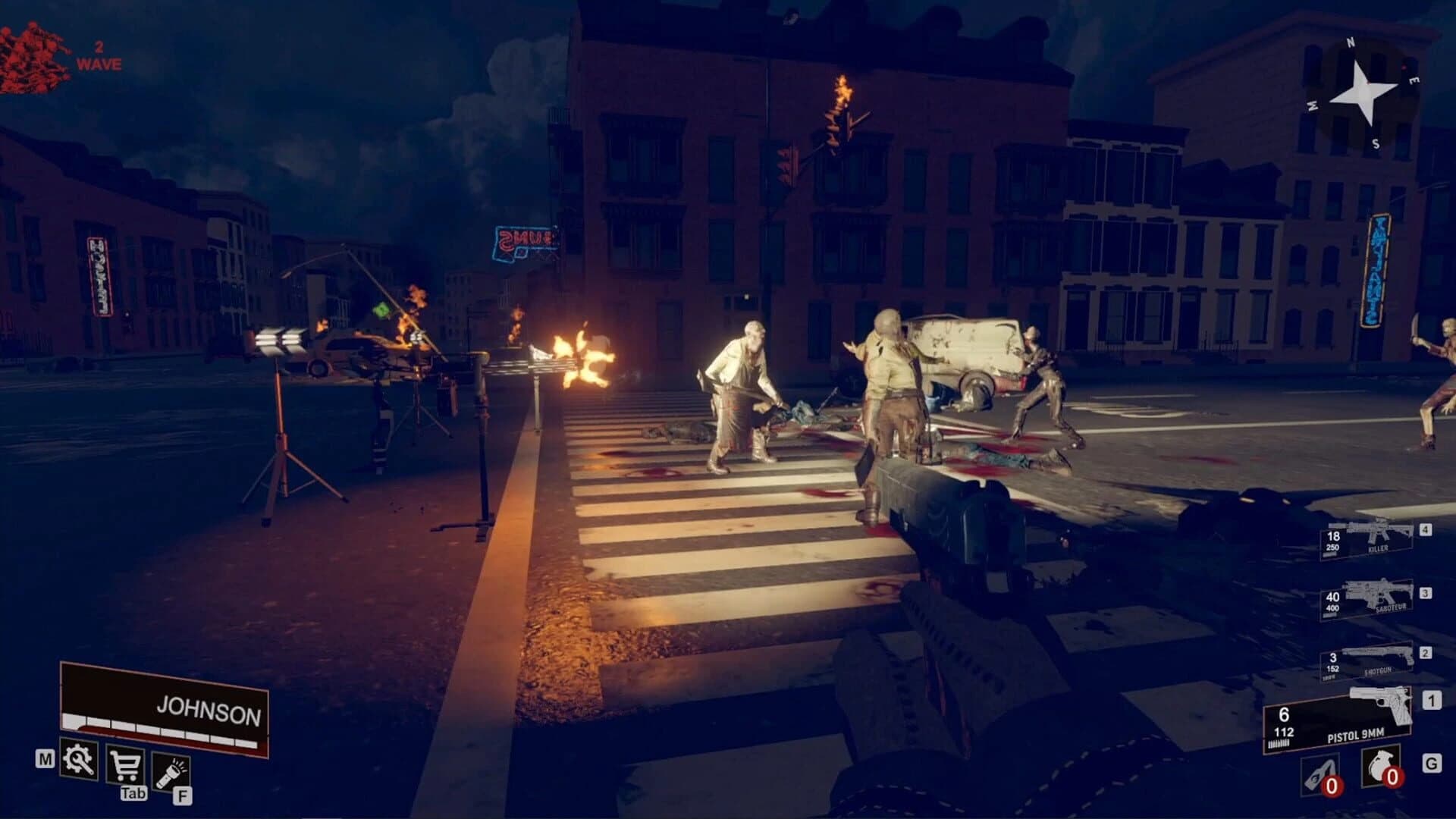Click the Tab shop keybind badge

[x=134, y=794]
